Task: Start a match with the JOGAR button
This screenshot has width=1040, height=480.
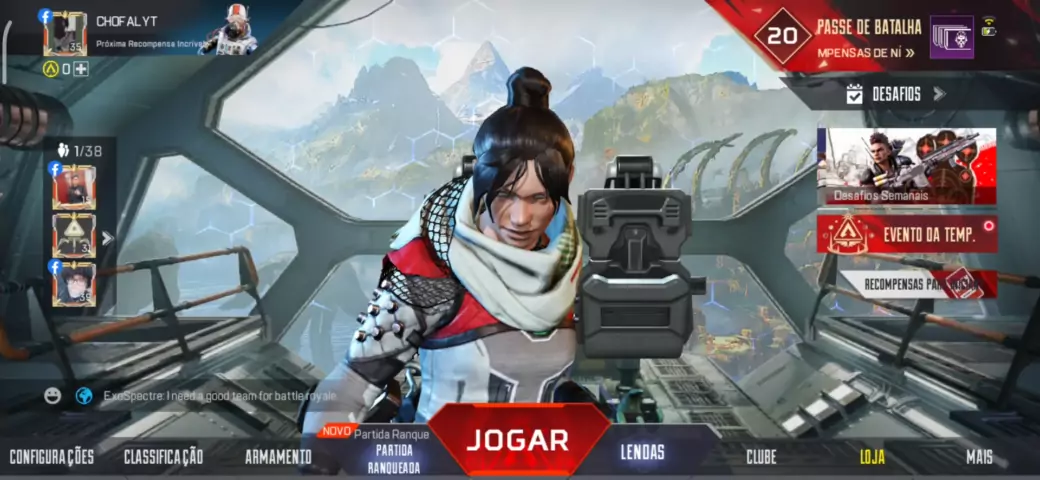Action: point(518,440)
